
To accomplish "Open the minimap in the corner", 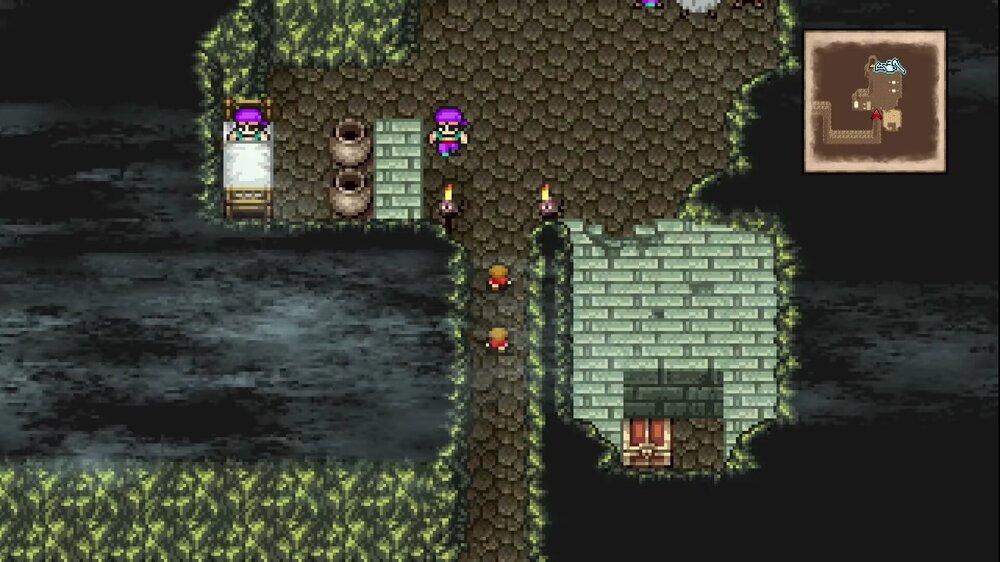I will 874,101.
